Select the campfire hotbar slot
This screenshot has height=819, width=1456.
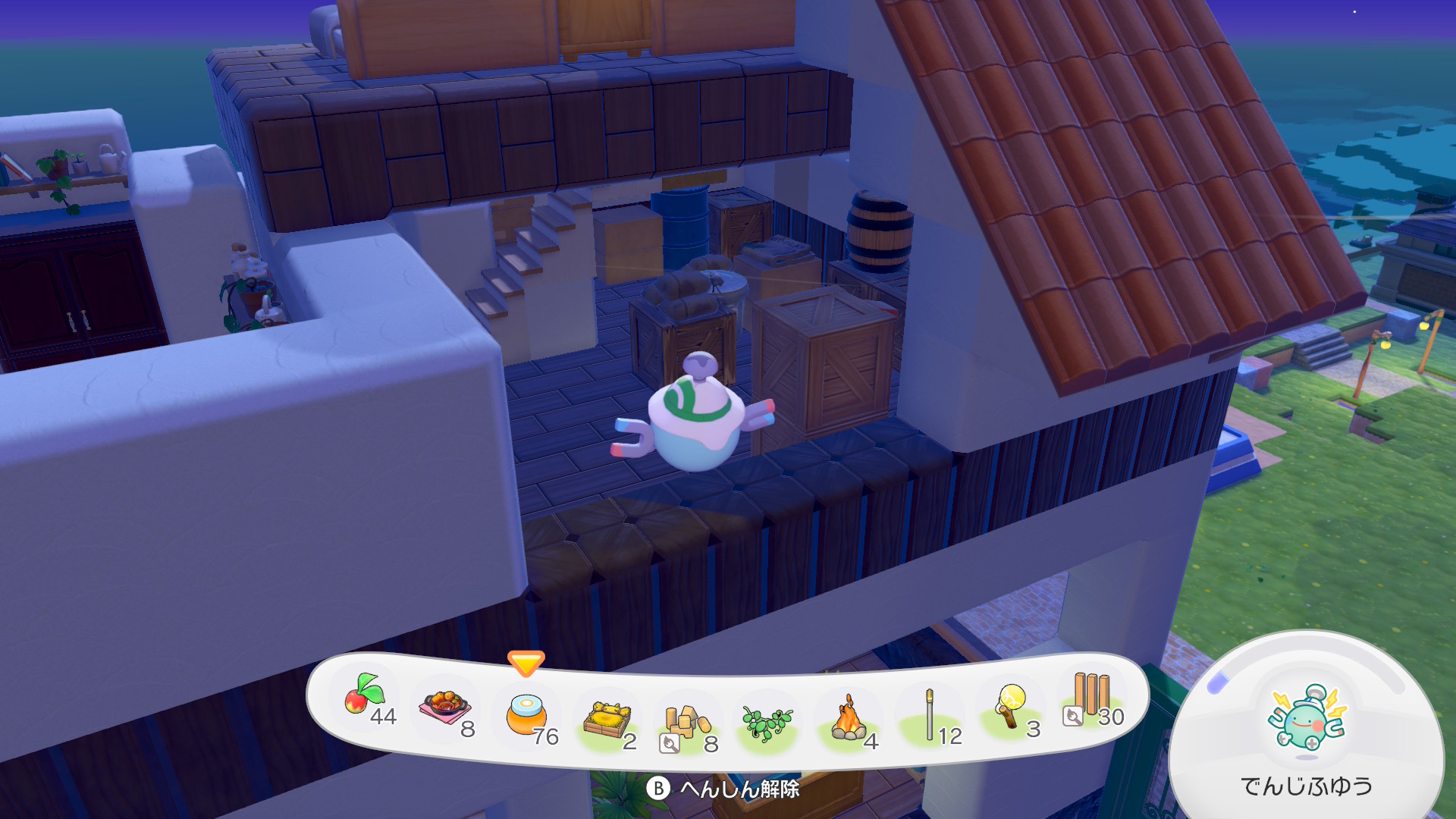point(849,720)
